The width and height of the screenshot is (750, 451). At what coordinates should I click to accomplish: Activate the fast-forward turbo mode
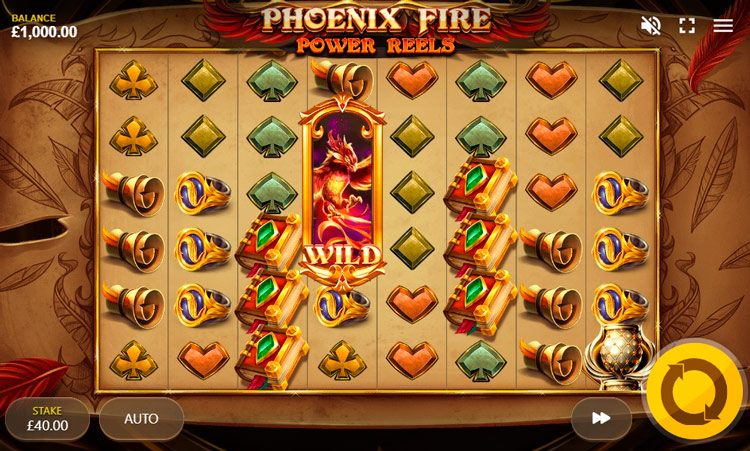(x=601, y=418)
